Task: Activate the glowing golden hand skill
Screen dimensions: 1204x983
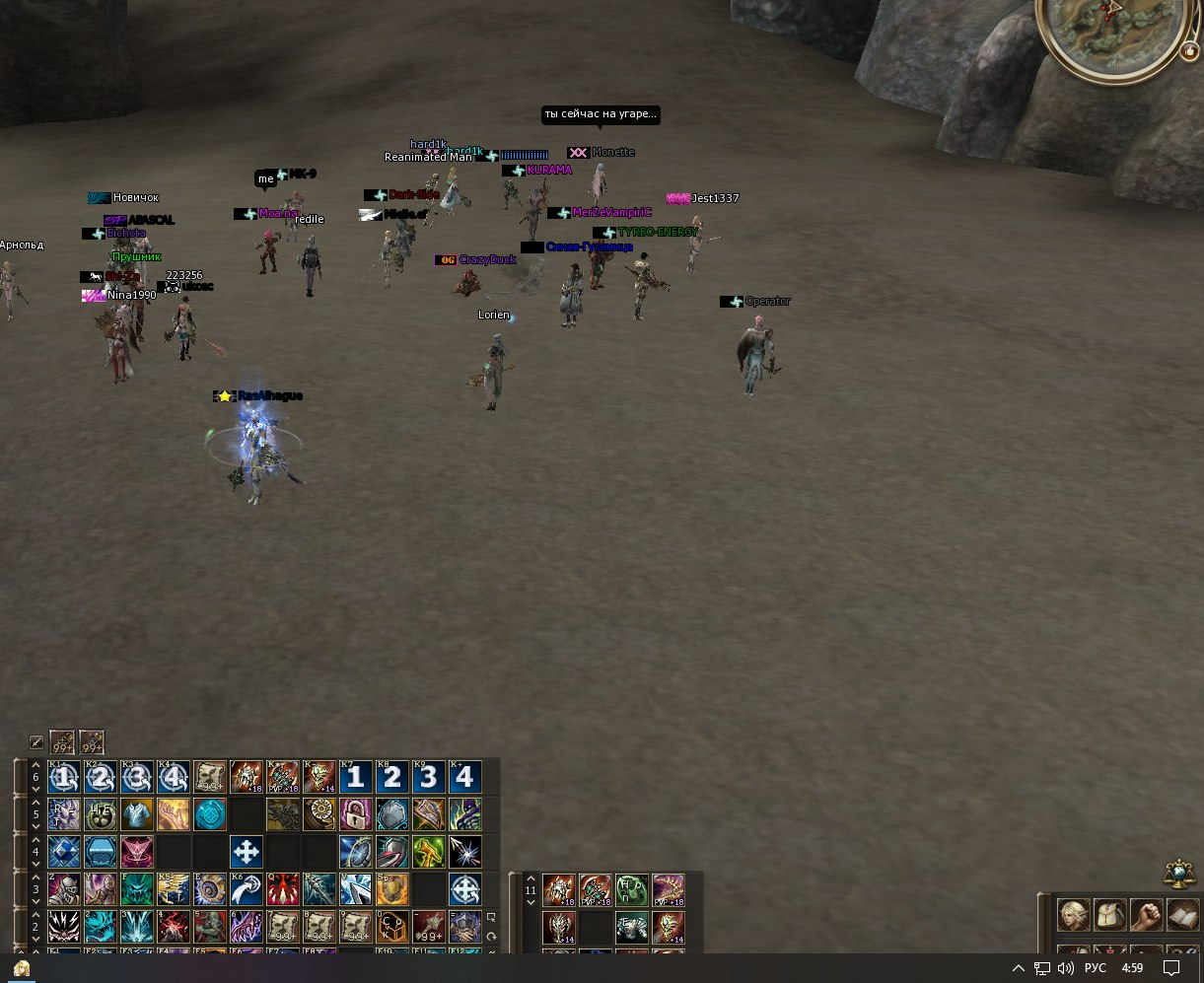Action: 173,814
